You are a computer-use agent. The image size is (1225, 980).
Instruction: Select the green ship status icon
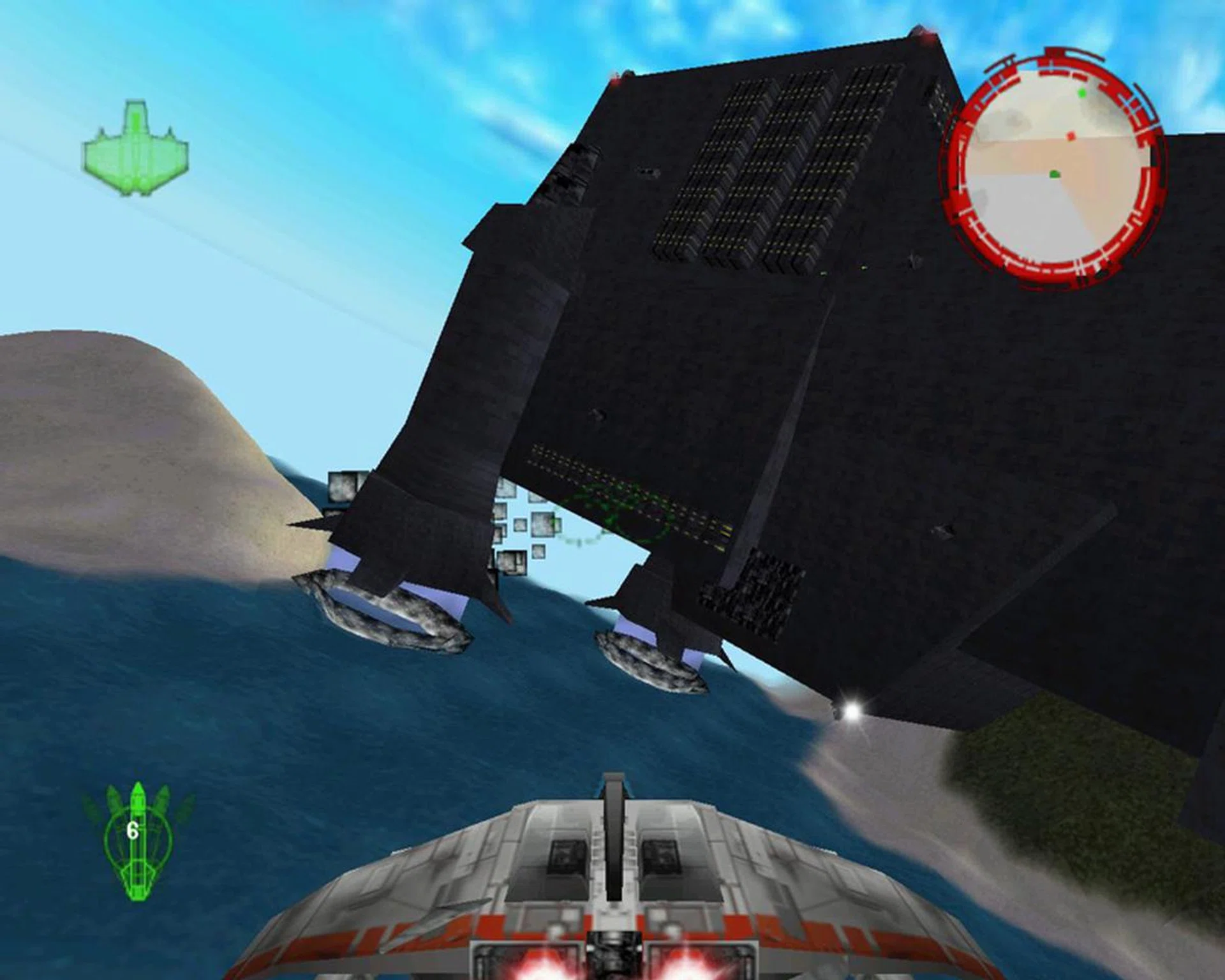tap(135, 149)
